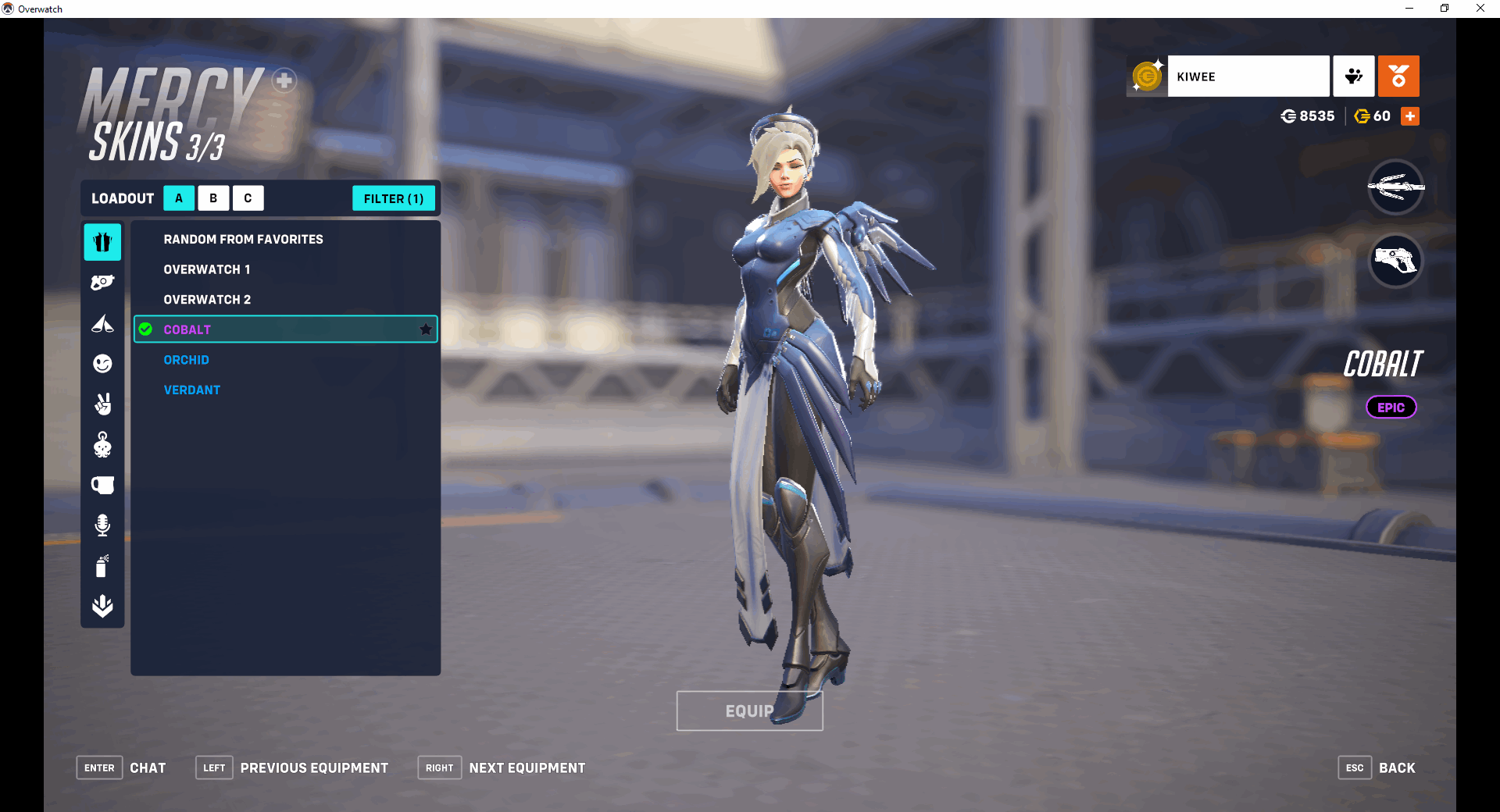Open the challenges icon beside the battle pass
The width and height of the screenshot is (1500, 812).
(x=1354, y=76)
